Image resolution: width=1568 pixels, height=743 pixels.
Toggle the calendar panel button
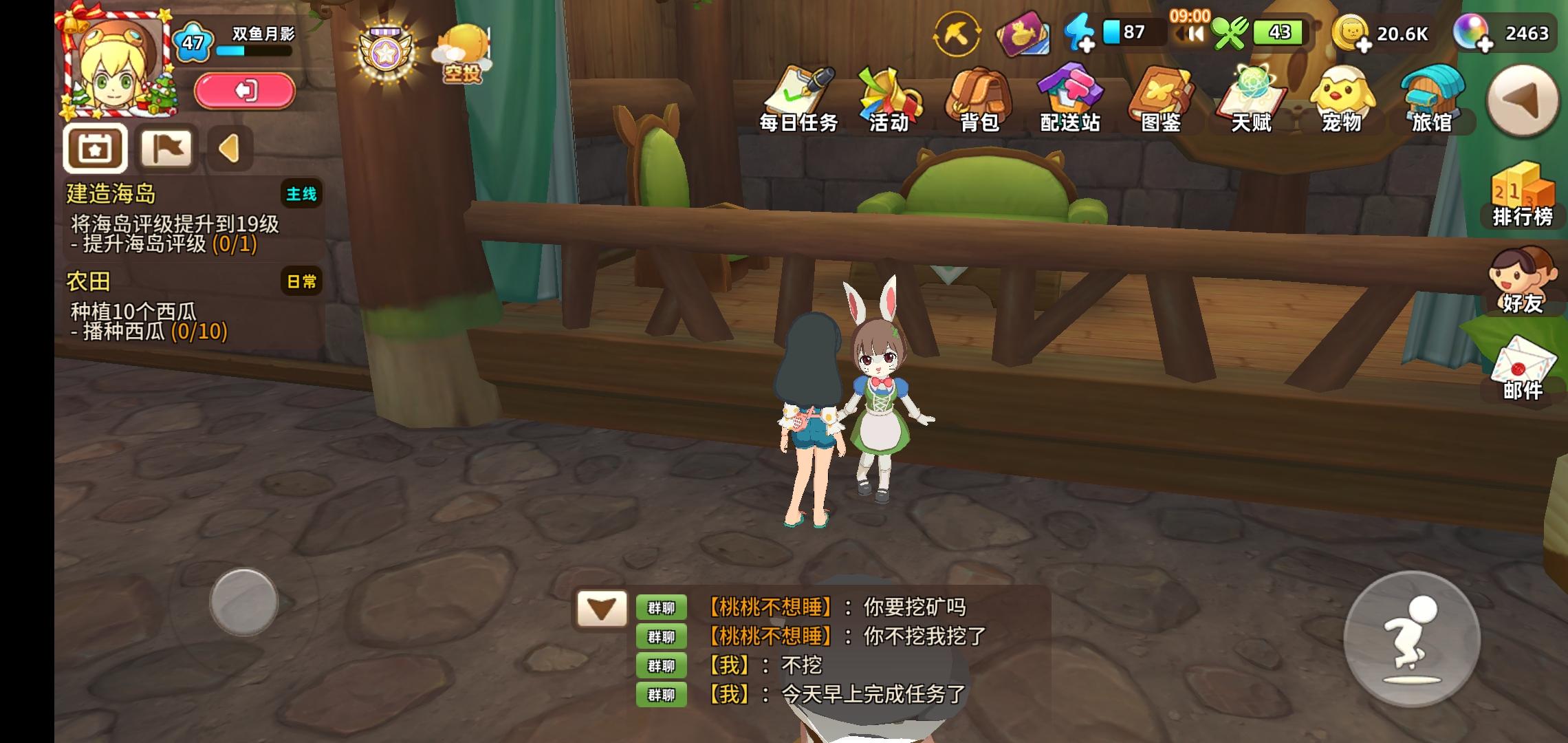click(96, 147)
